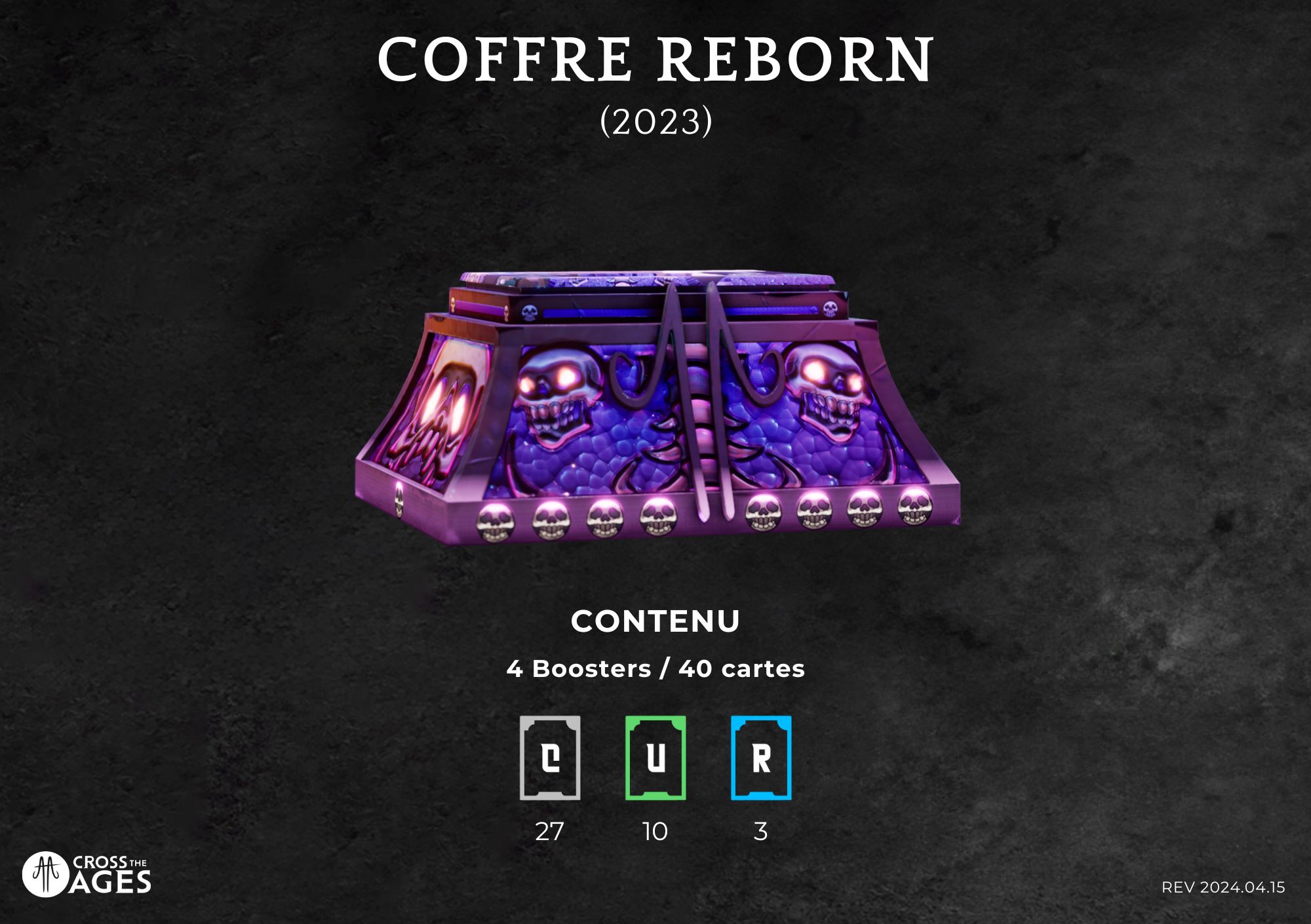Click the blue Rare rarity card icon
1311x924 pixels.
(x=761, y=758)
